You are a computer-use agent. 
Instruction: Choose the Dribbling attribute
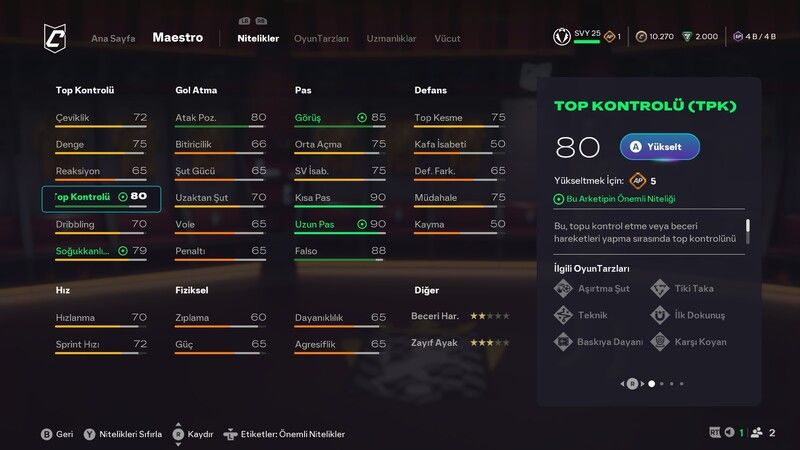click(x=101, y=224)
